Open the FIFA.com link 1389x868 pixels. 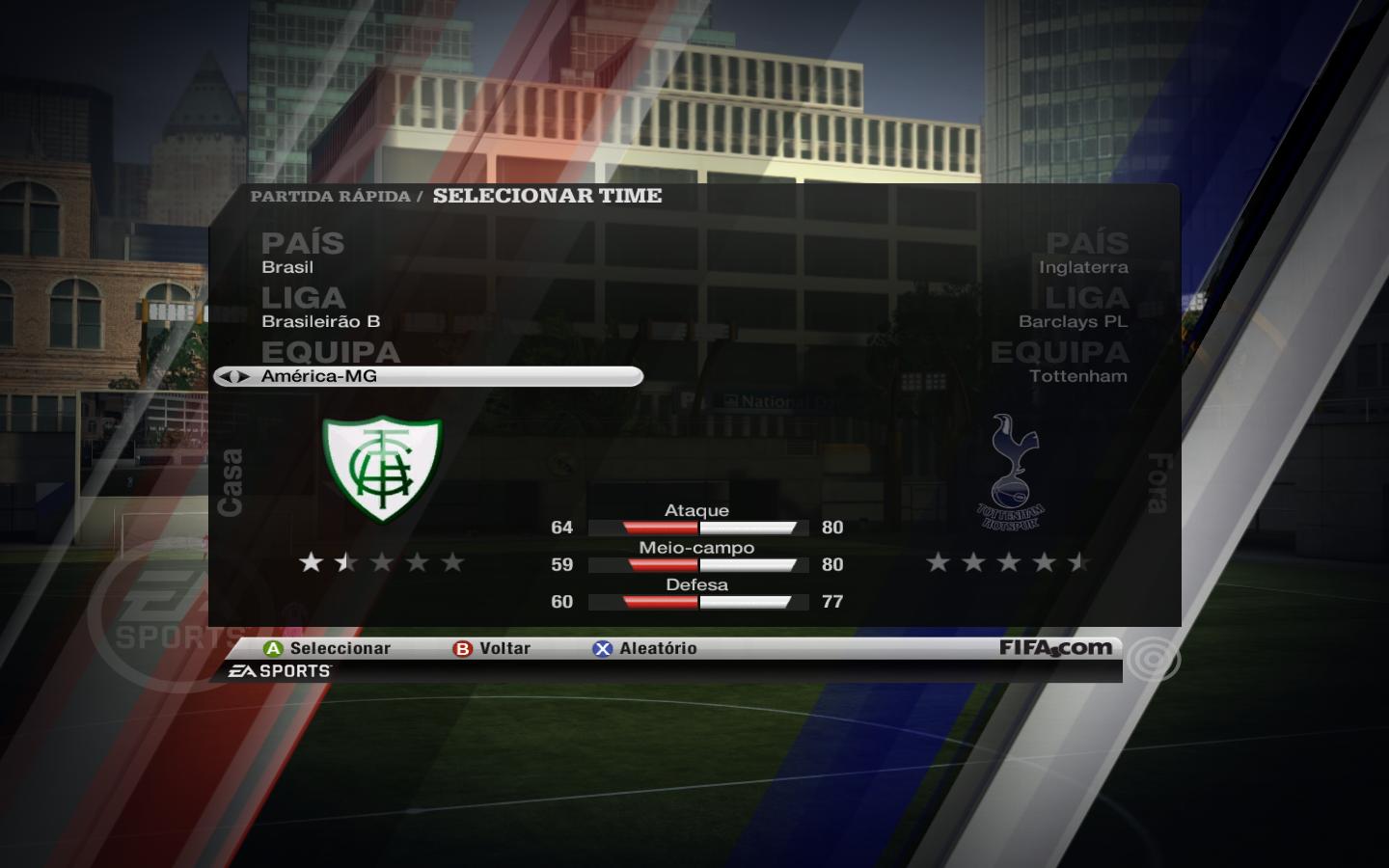(1055, 648)
